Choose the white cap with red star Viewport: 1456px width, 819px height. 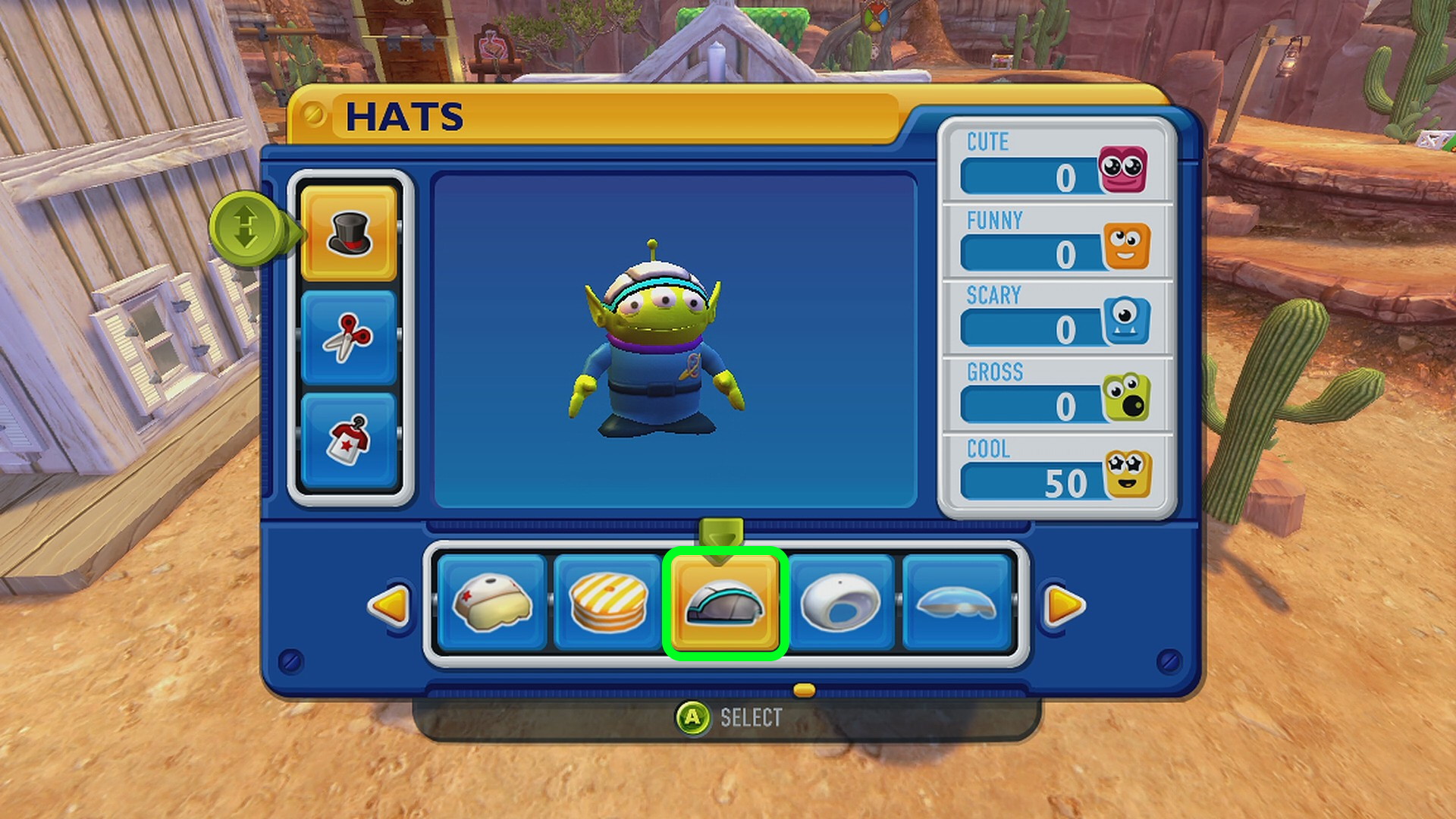click(492, 603)
